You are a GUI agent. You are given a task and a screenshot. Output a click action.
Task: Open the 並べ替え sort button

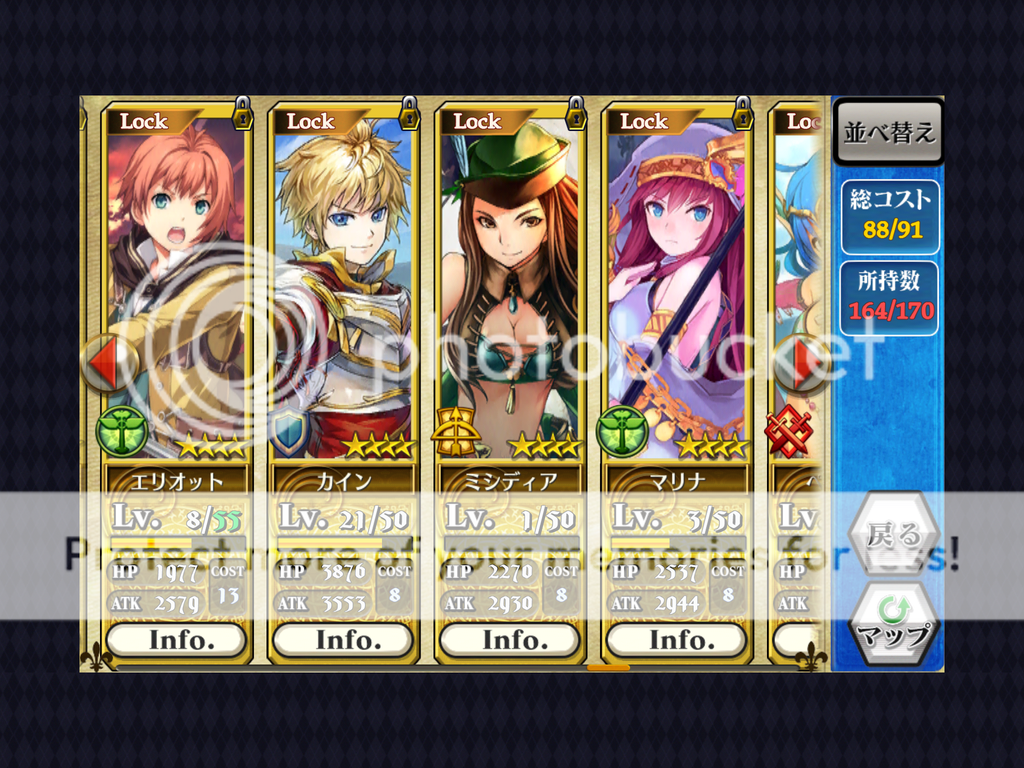pyautogui.click(x=888, y=133)
